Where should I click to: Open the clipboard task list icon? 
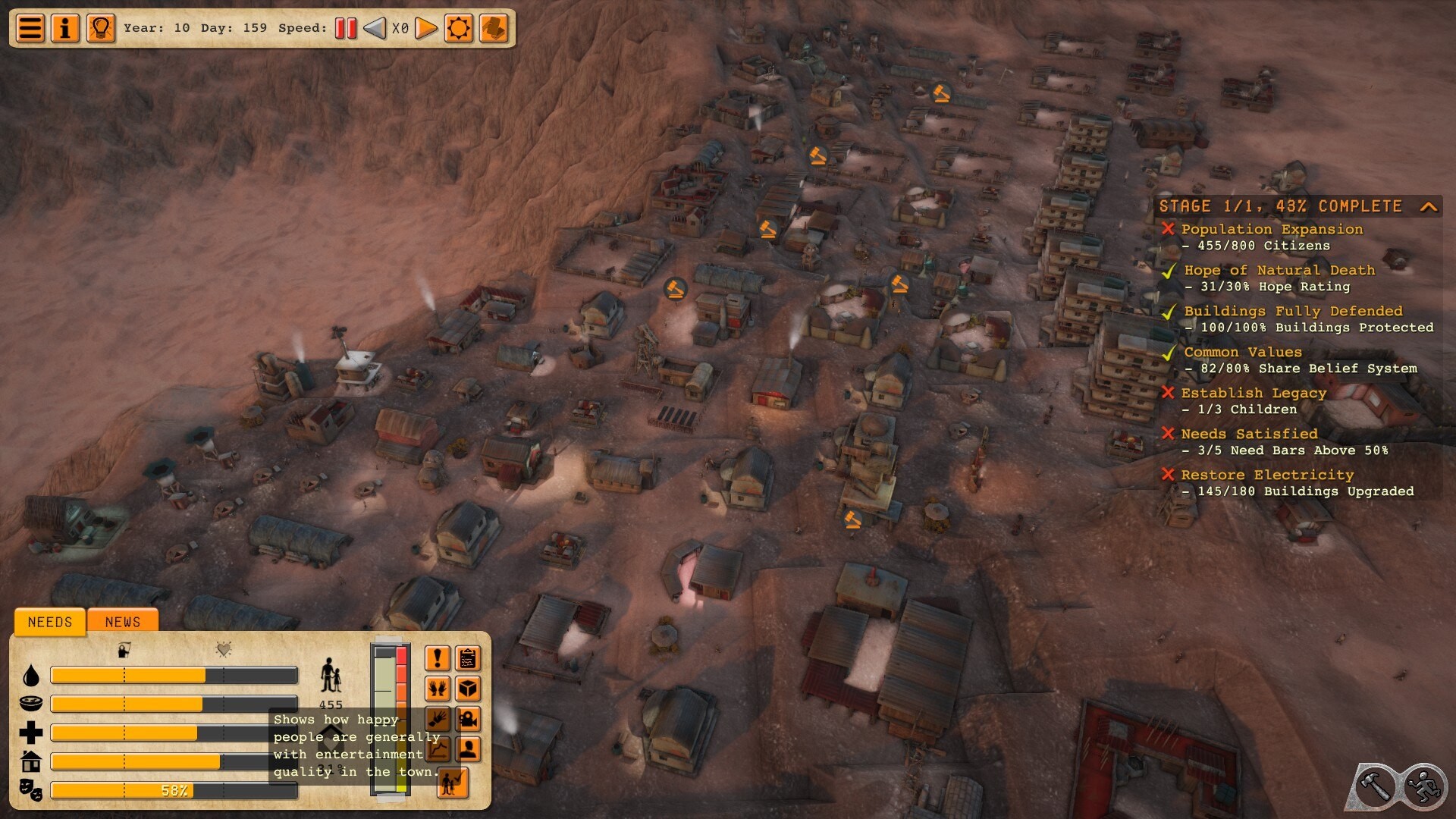[x=468, y=658]
